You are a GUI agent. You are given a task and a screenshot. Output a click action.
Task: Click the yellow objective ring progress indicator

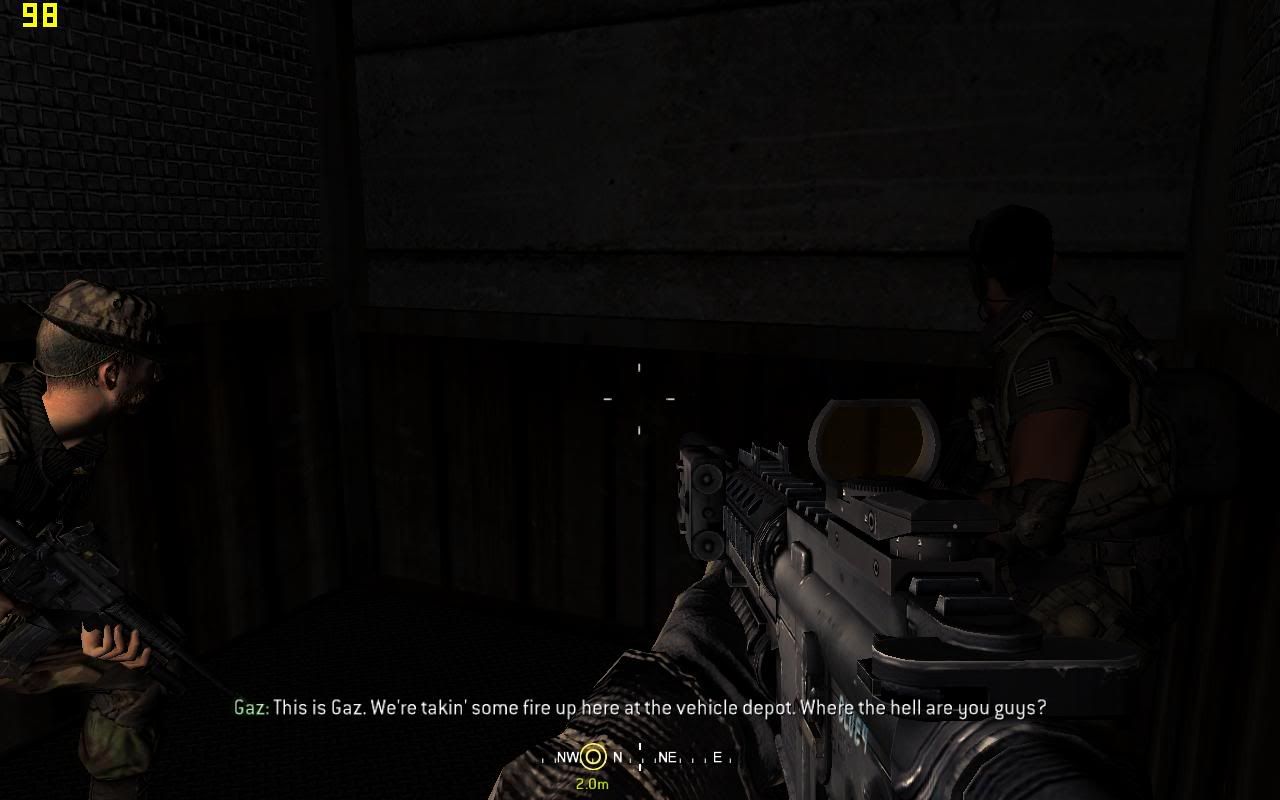click(593, 759)
